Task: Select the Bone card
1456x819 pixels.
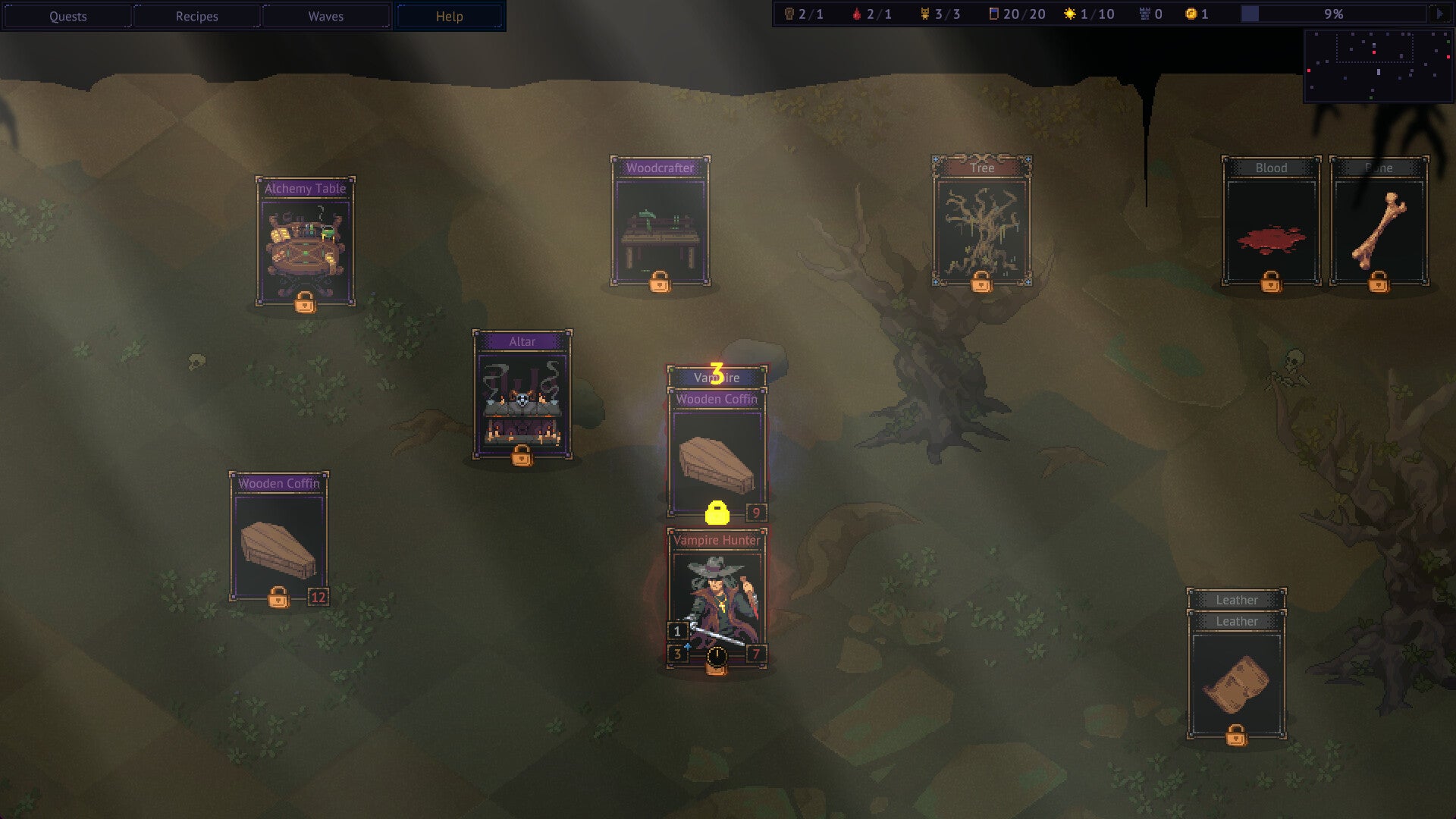Action: [1379, 224]
